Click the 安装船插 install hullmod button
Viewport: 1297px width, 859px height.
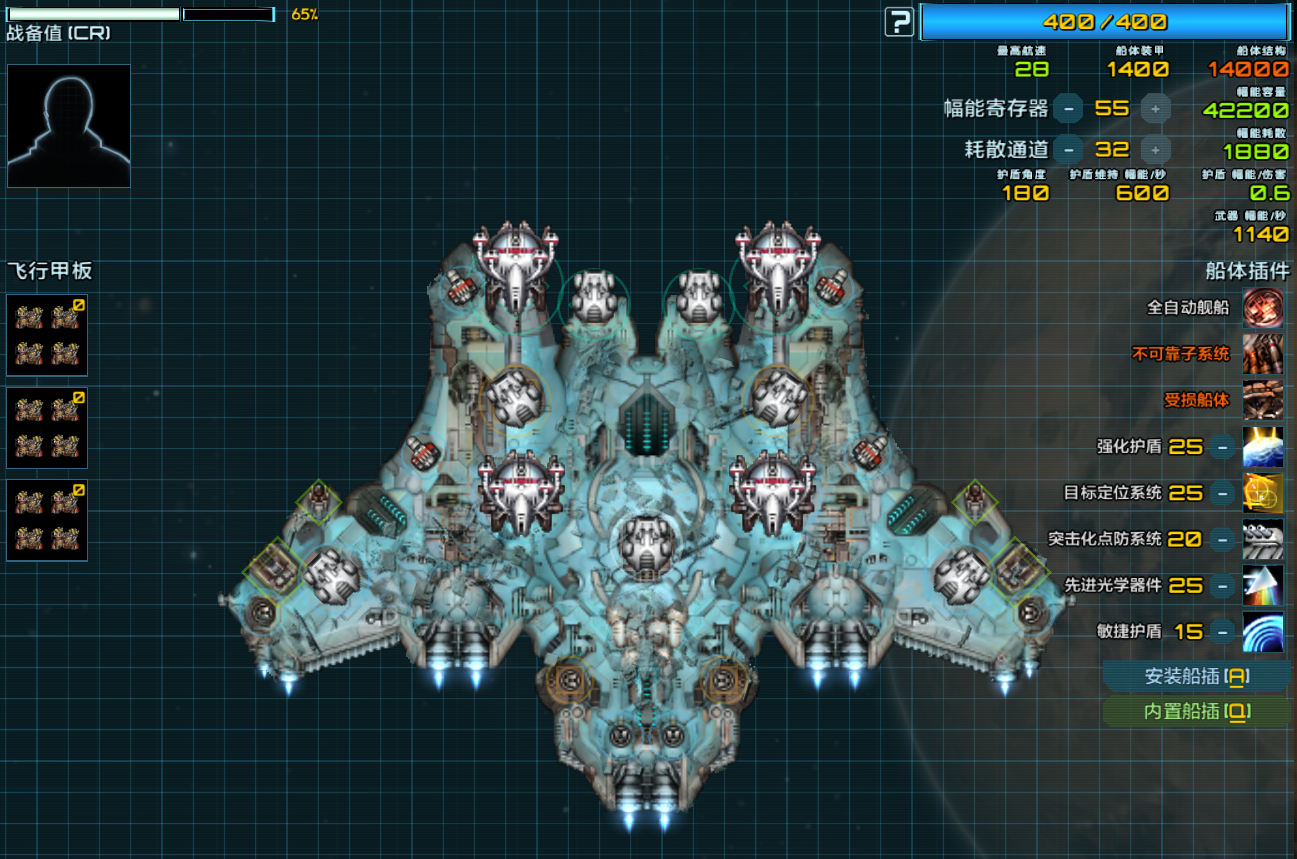(1196, 677)
